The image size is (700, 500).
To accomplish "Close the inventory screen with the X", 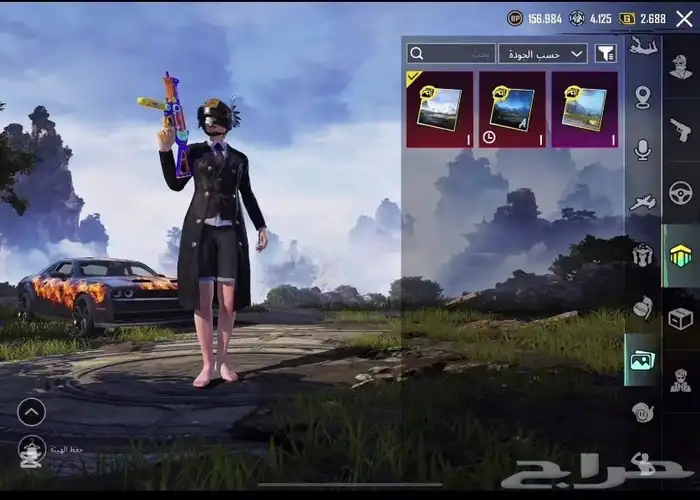I will 684,18.
